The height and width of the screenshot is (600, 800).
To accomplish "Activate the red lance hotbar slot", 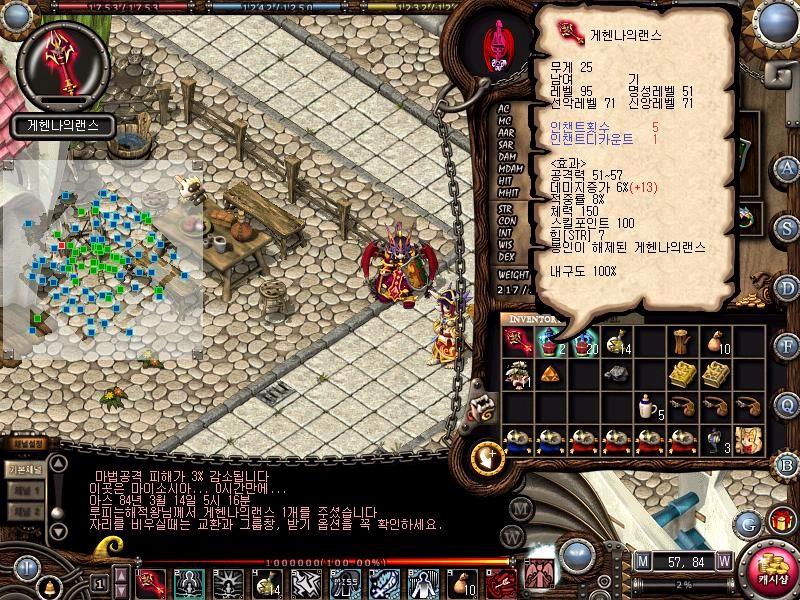I will tap(152, 580).
